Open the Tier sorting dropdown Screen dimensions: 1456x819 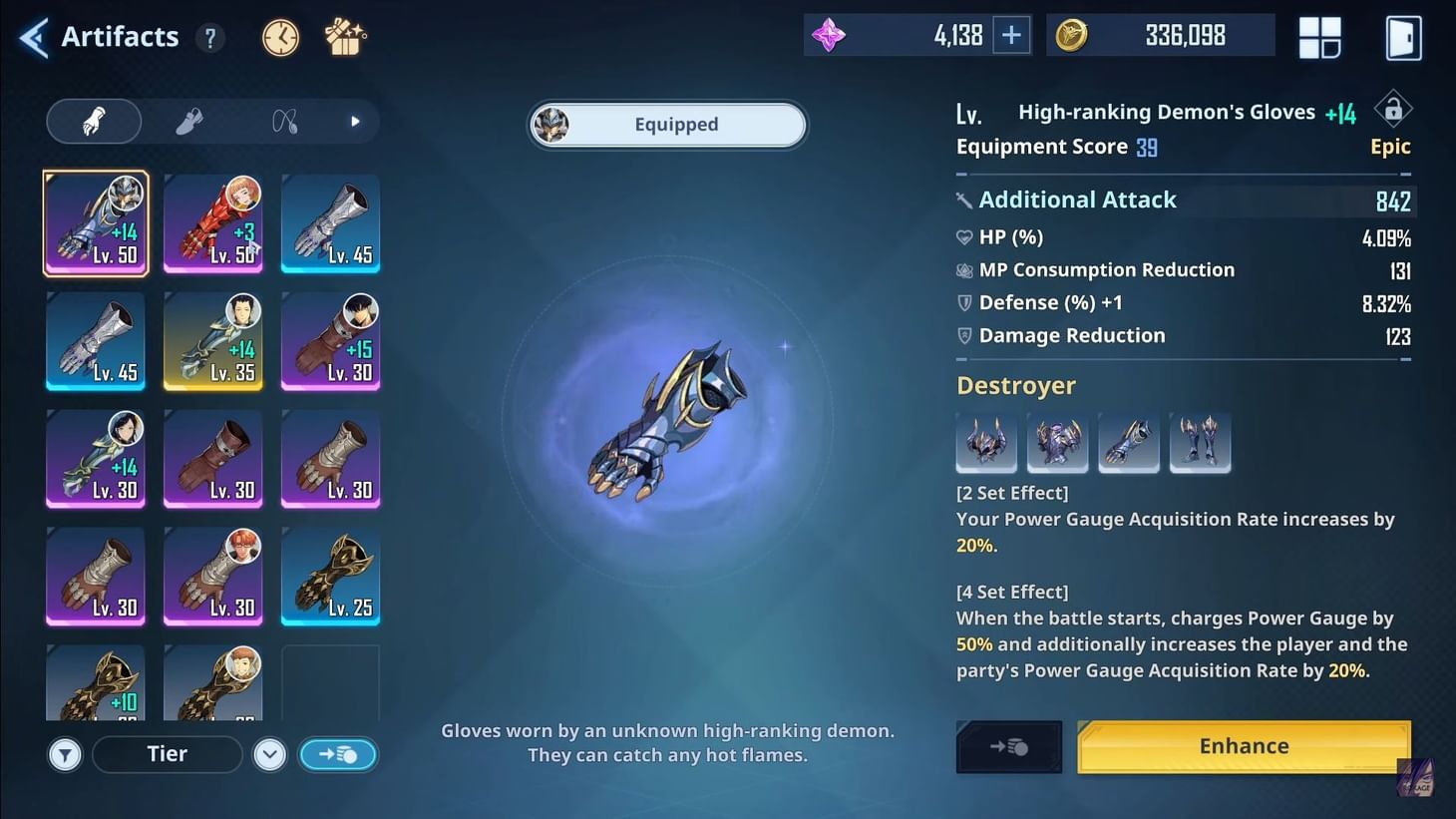click(x=167, y=754)
